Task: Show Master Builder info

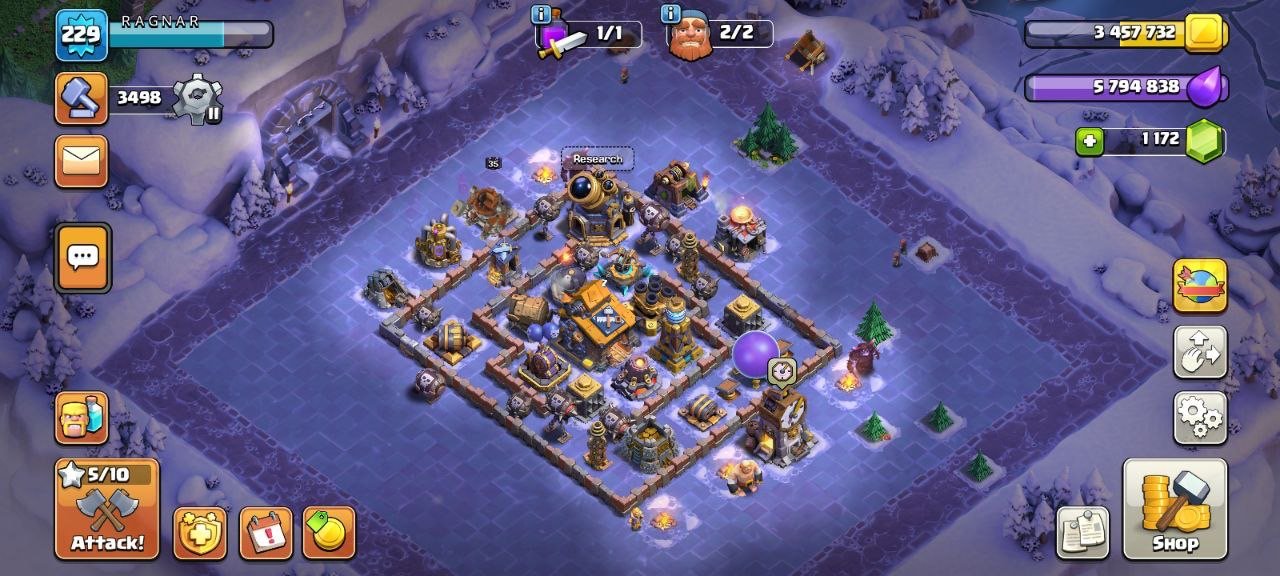Action: tap(669, 14)
